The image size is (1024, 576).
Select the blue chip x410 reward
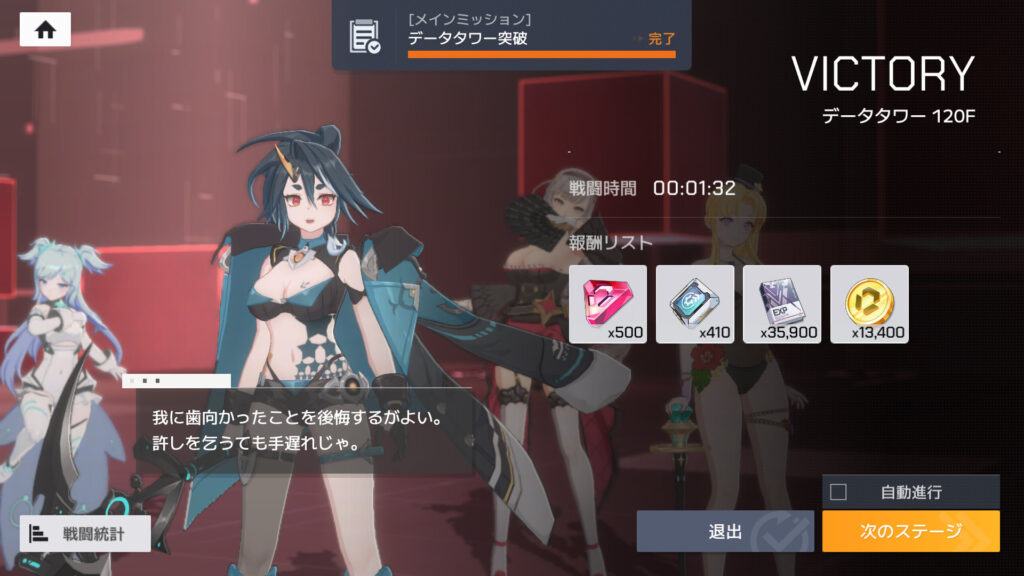[695, 304]
